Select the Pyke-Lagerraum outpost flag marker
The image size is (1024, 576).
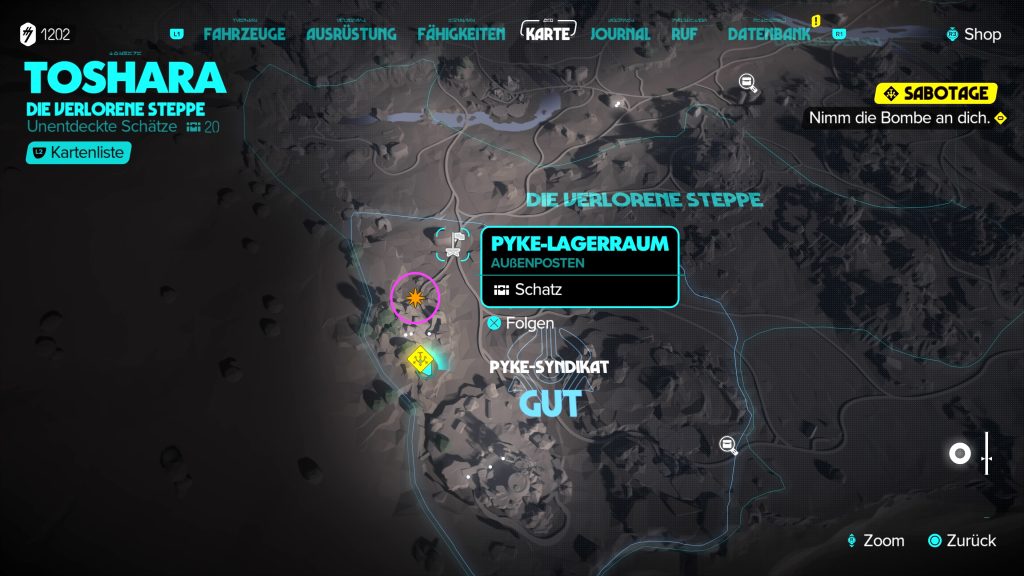point(457,243)
